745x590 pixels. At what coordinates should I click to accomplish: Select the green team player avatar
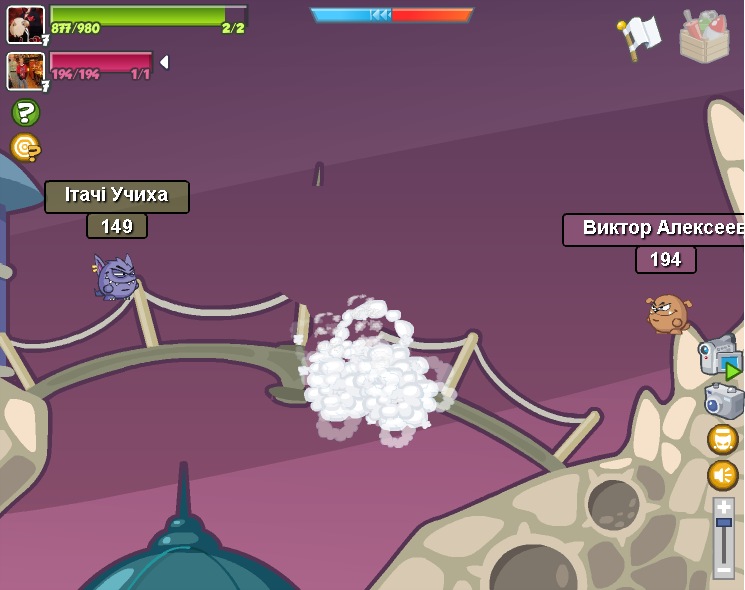25,24
